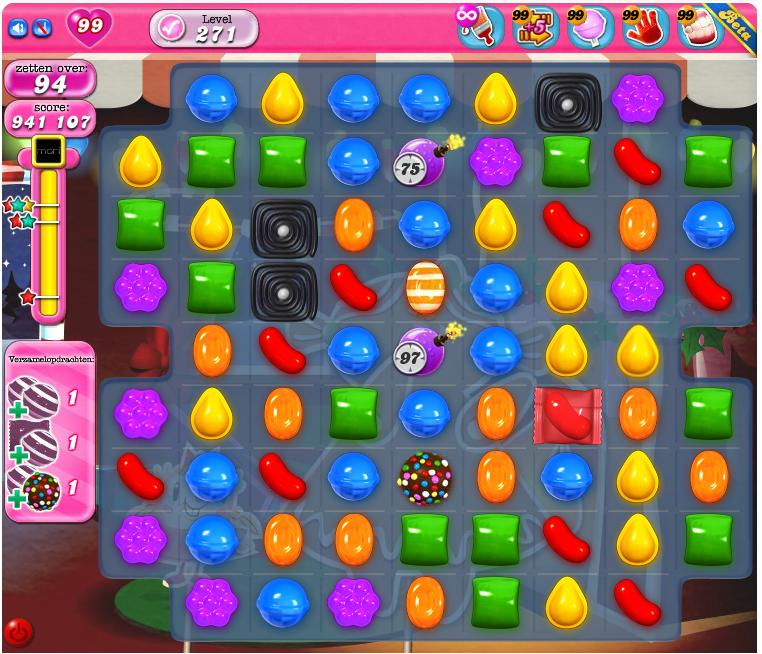Select the pink cotton candy booster

coord(590,27)
